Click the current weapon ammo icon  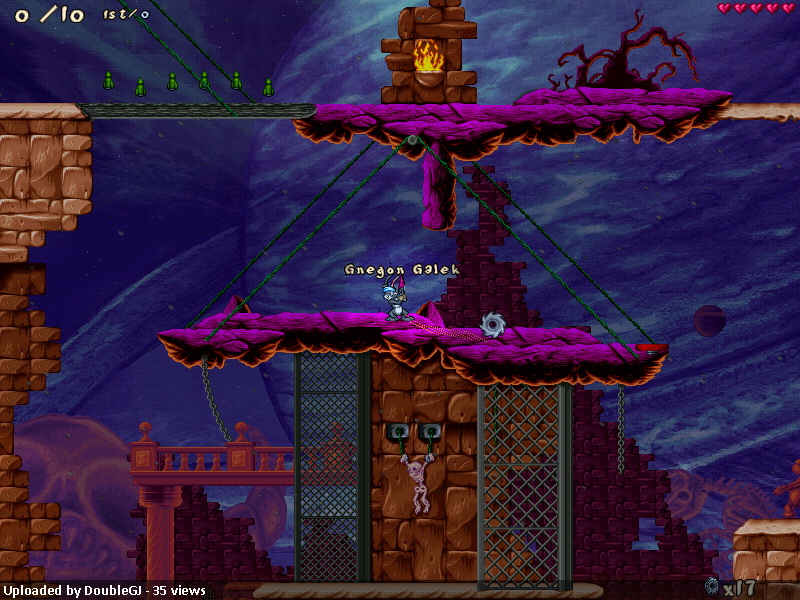coord(712,586)
